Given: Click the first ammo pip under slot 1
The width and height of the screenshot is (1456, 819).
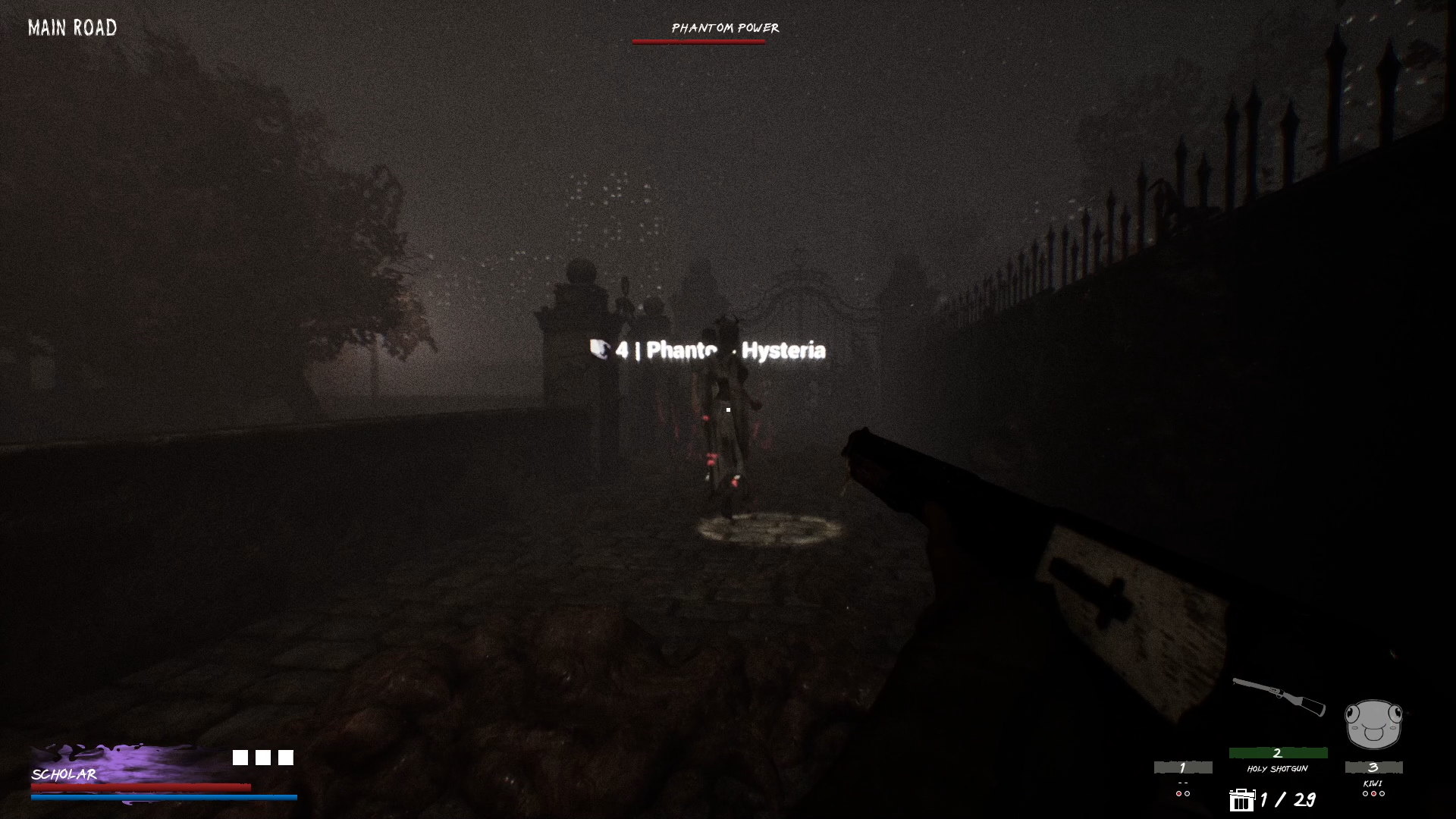Looking at the screenshot, I should (x=1178, y=792).
